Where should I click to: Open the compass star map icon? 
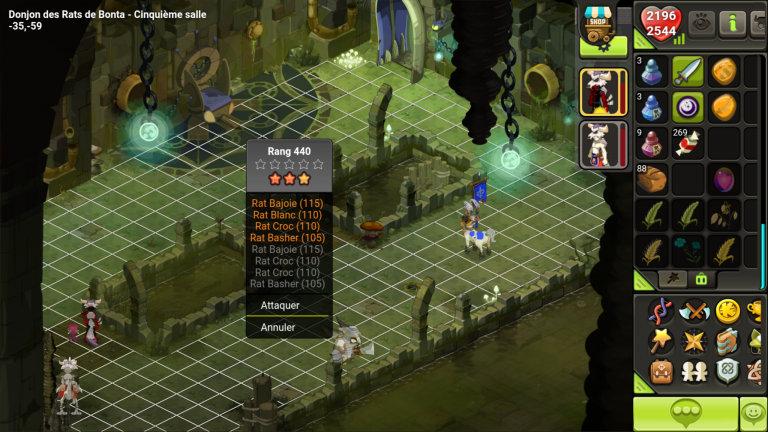(693, 342)
